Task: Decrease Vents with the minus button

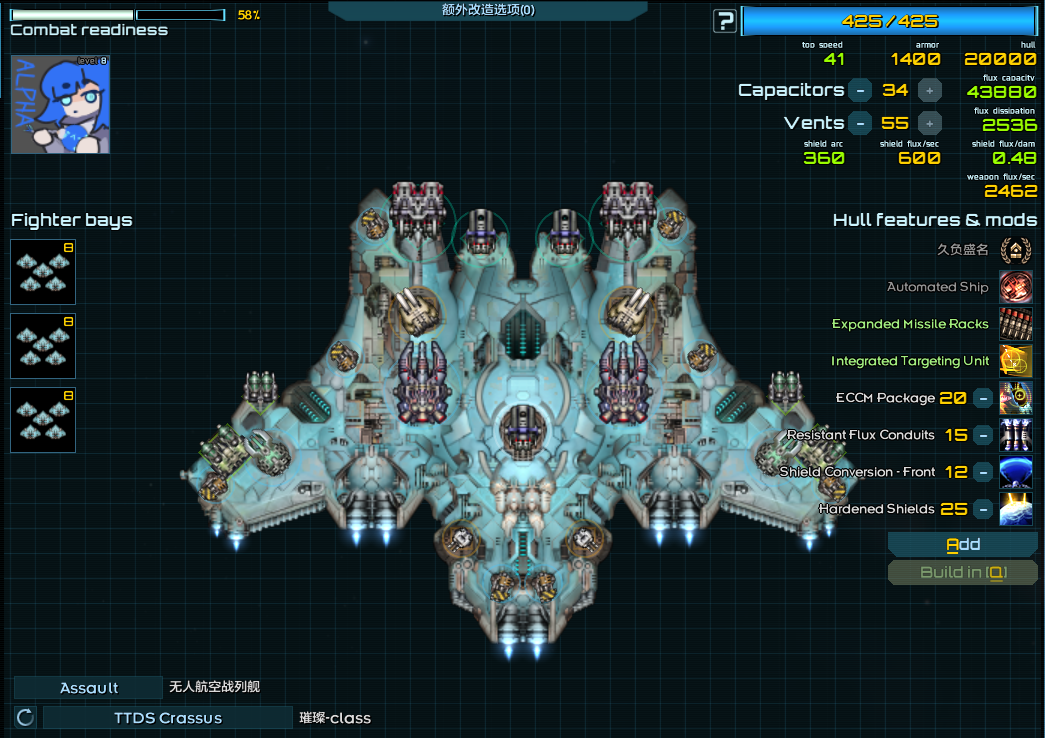Action: coord(859,123)
